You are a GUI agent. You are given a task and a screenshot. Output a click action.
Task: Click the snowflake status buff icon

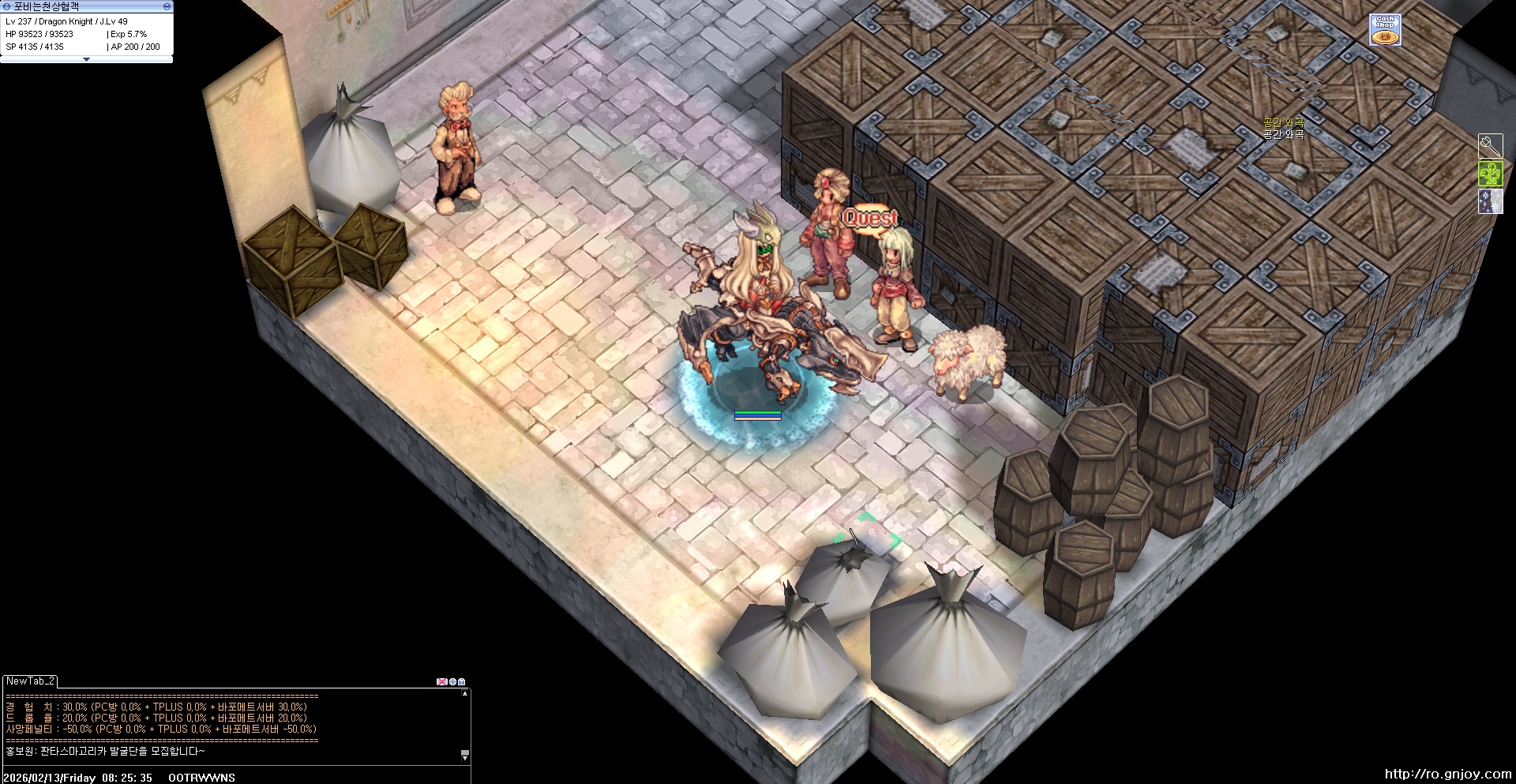(x=1490, y=201)
